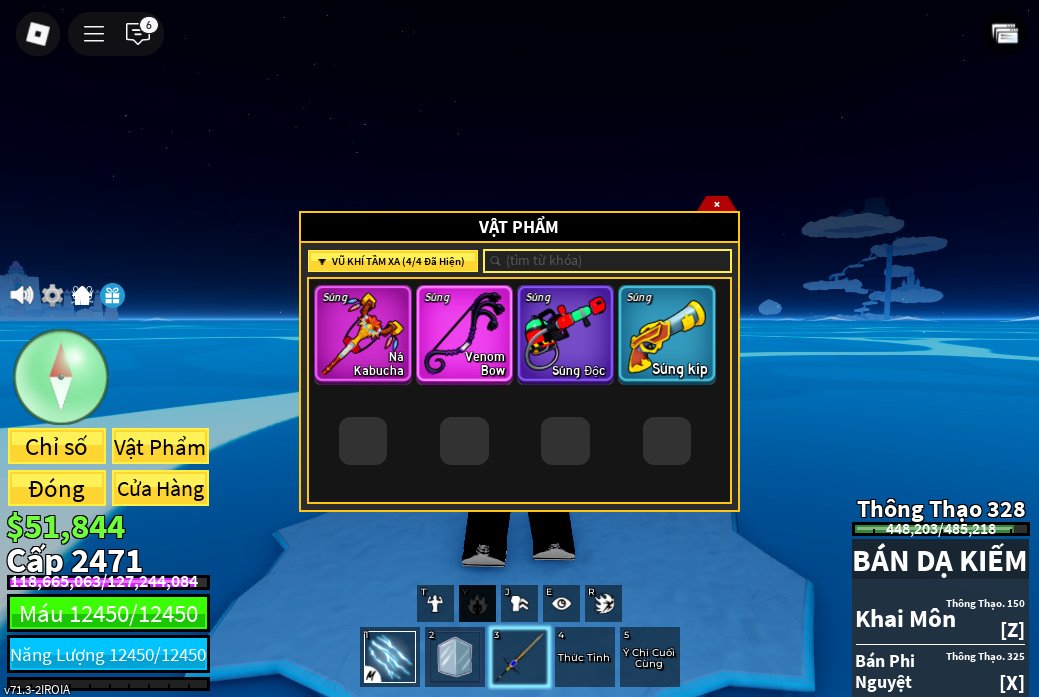Toggle the sound speaker icon
The width and height of the screenshot is (1039, 697).
21,295
